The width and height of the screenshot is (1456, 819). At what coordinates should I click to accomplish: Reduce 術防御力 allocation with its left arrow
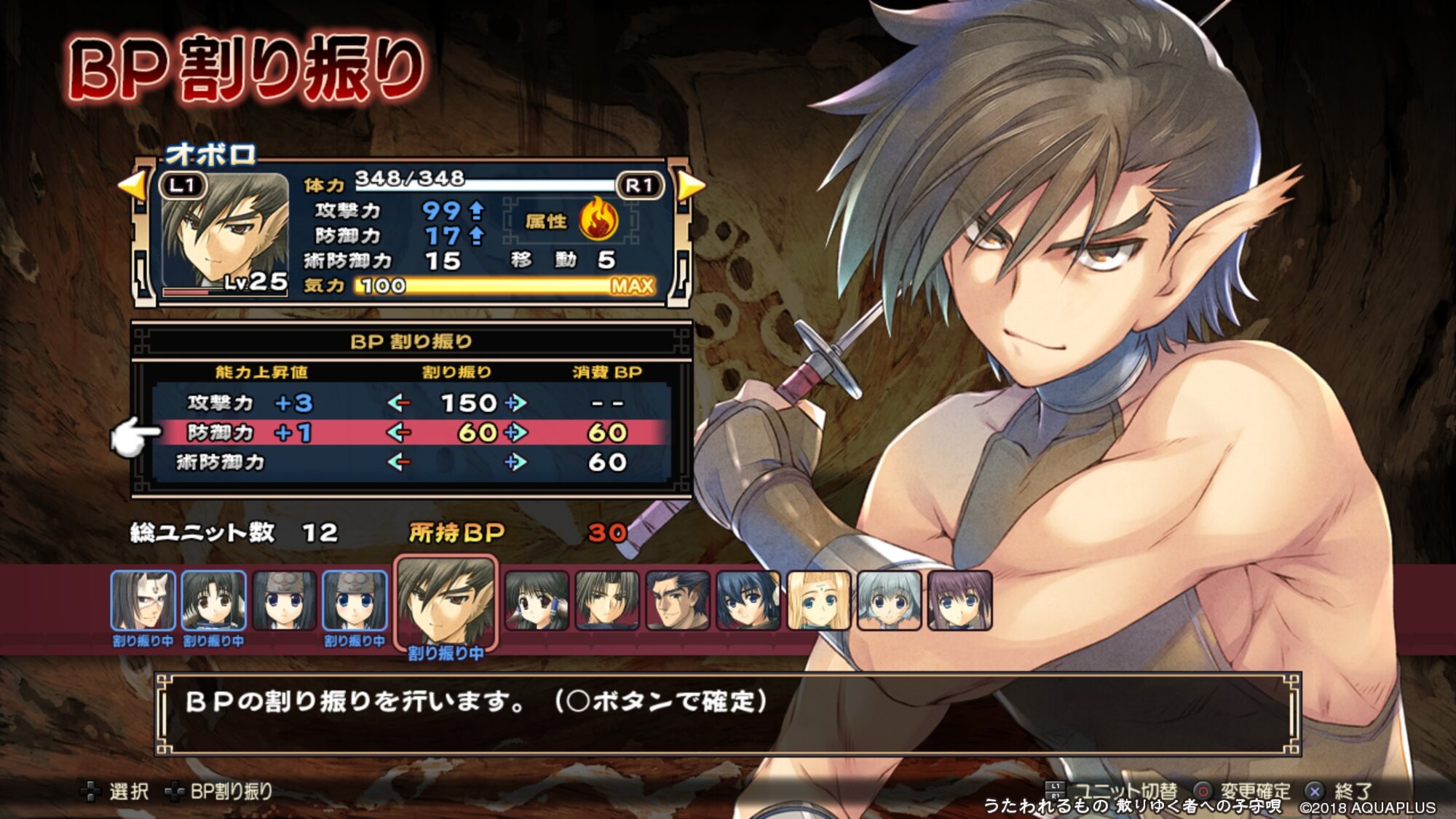pyautogui.click(x=398, y=462)
